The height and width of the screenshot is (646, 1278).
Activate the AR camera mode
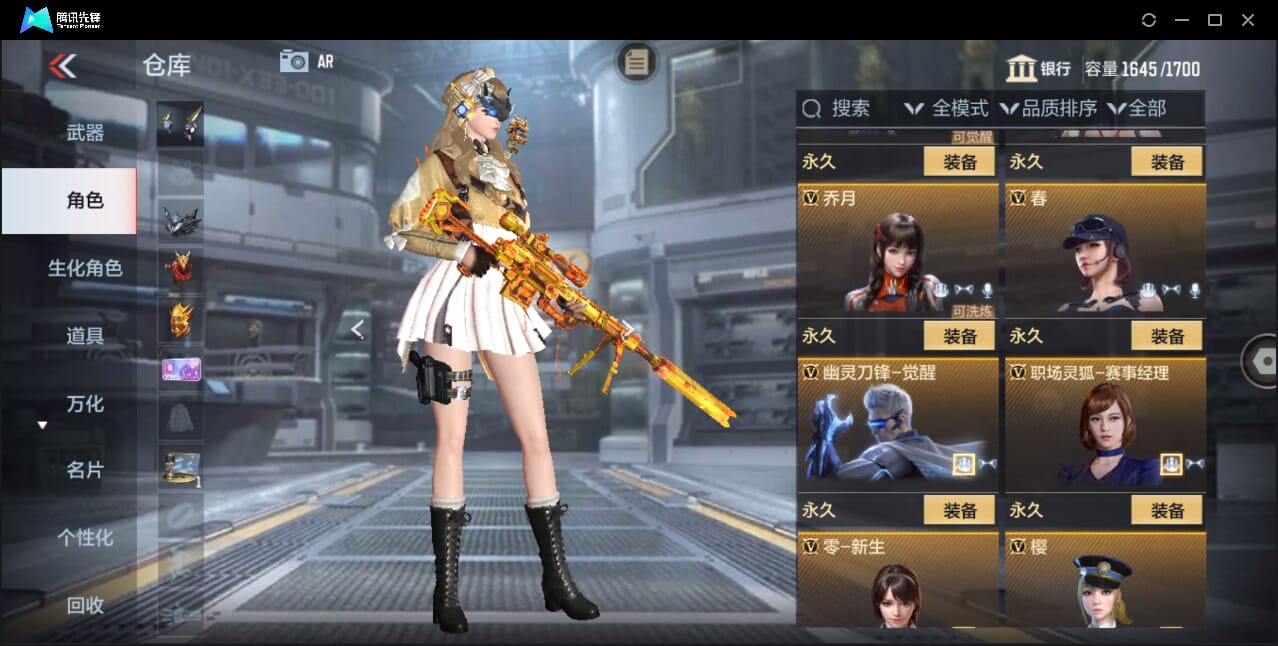point(306,61)
